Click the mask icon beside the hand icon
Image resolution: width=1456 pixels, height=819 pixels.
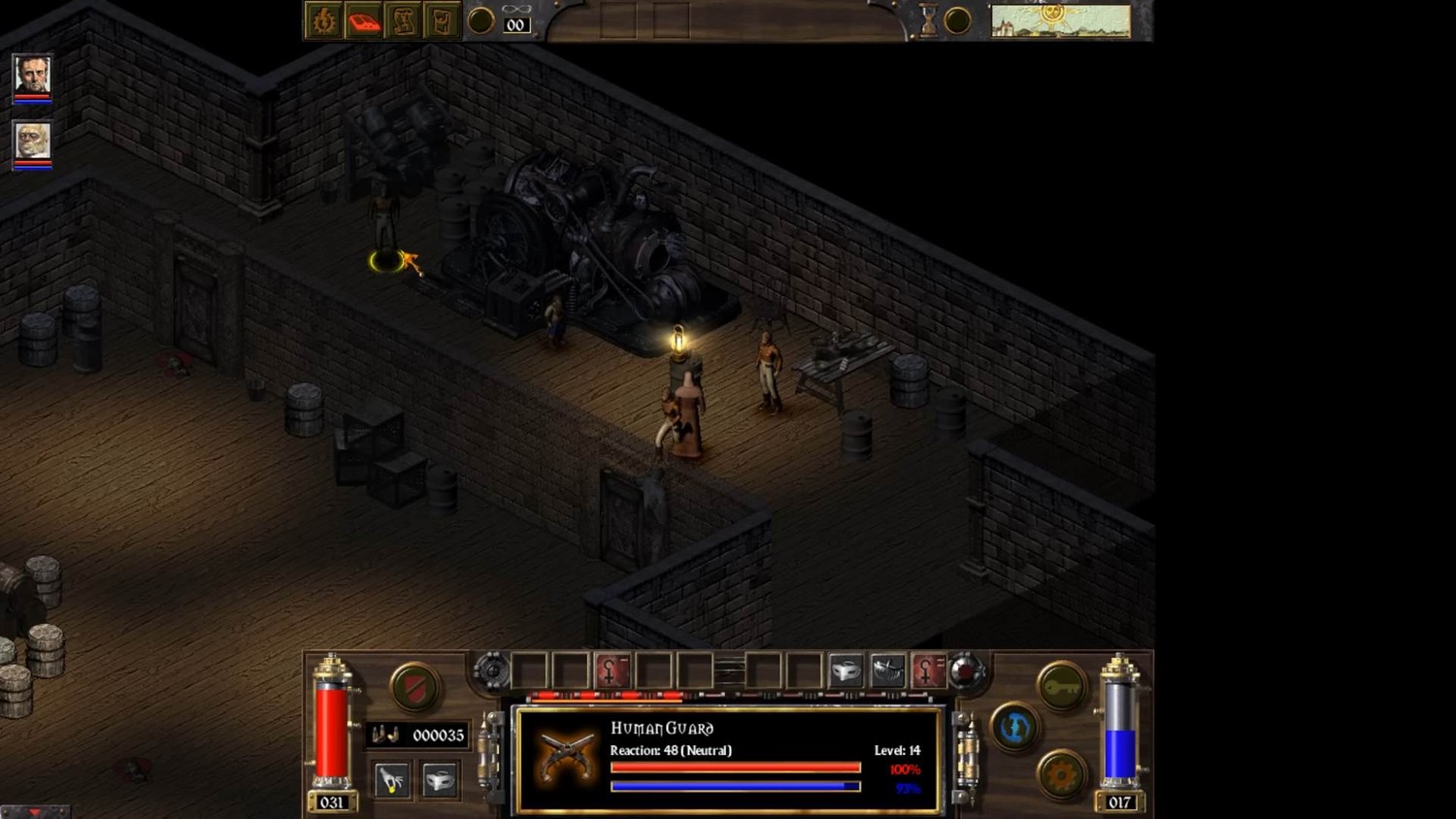[x=440, y=780]
